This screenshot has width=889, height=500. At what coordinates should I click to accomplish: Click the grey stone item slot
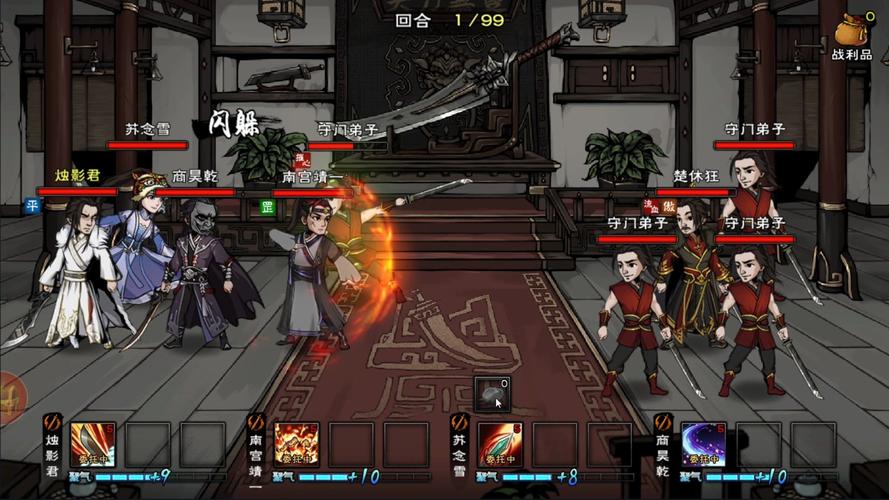point(493,393)
